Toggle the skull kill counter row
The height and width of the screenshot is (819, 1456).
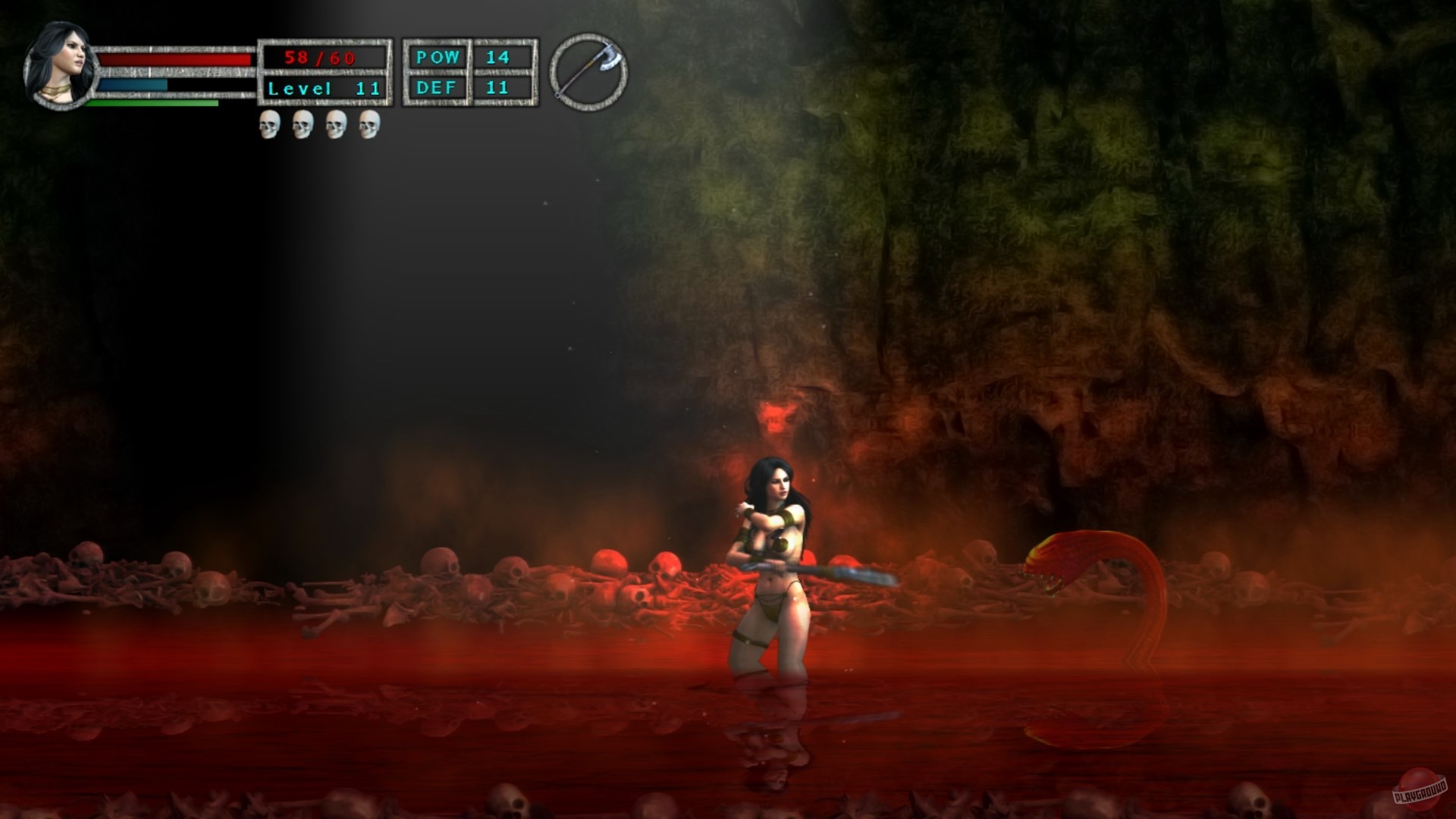click(318, 125)
